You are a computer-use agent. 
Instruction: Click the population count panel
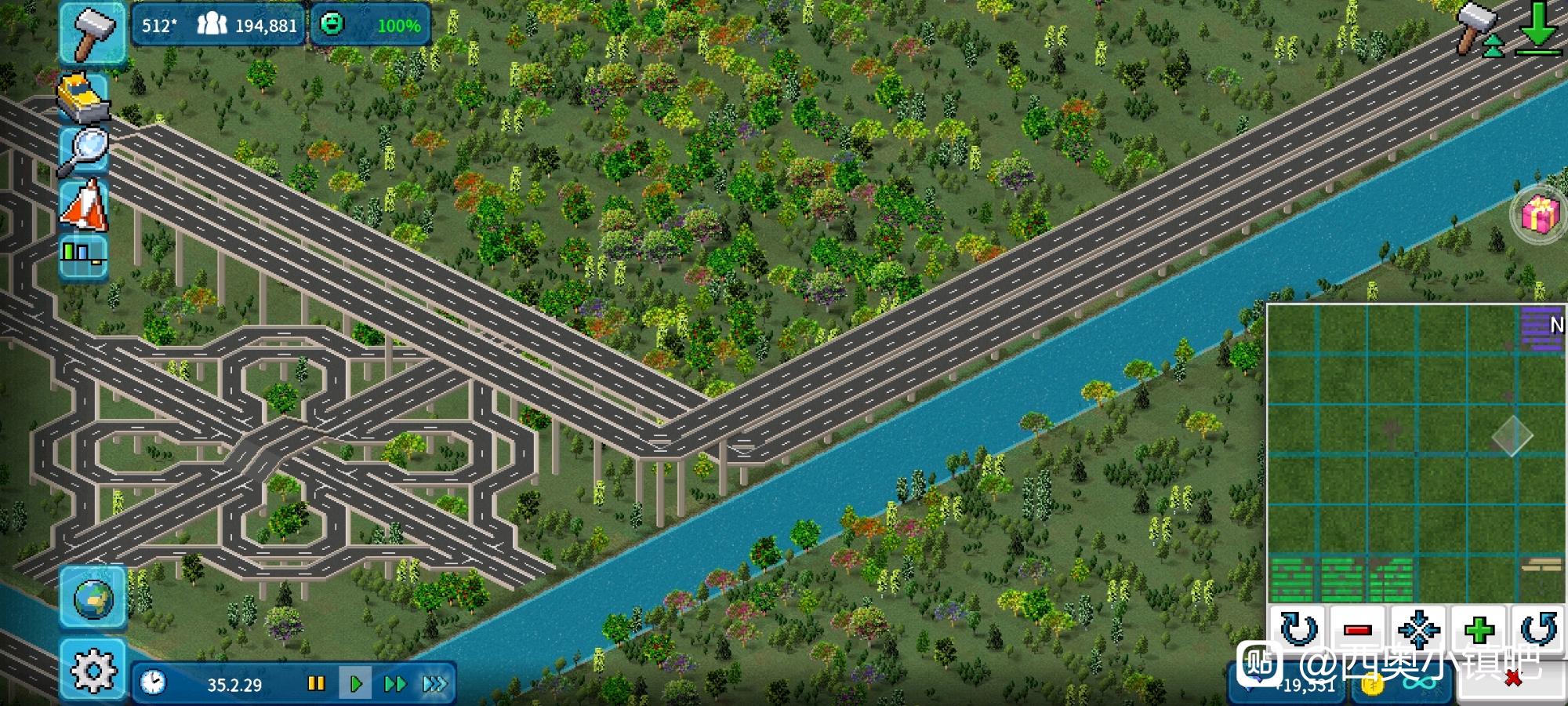tap(246, 25)
